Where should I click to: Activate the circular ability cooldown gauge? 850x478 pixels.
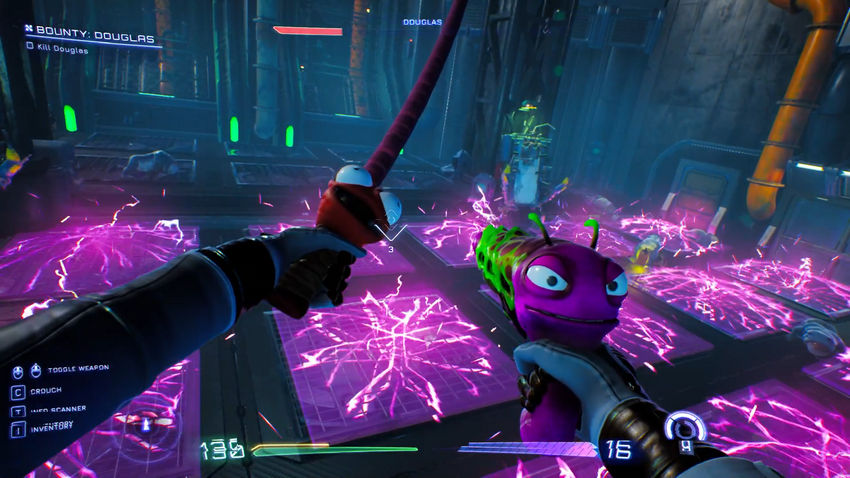coord(686,430)
